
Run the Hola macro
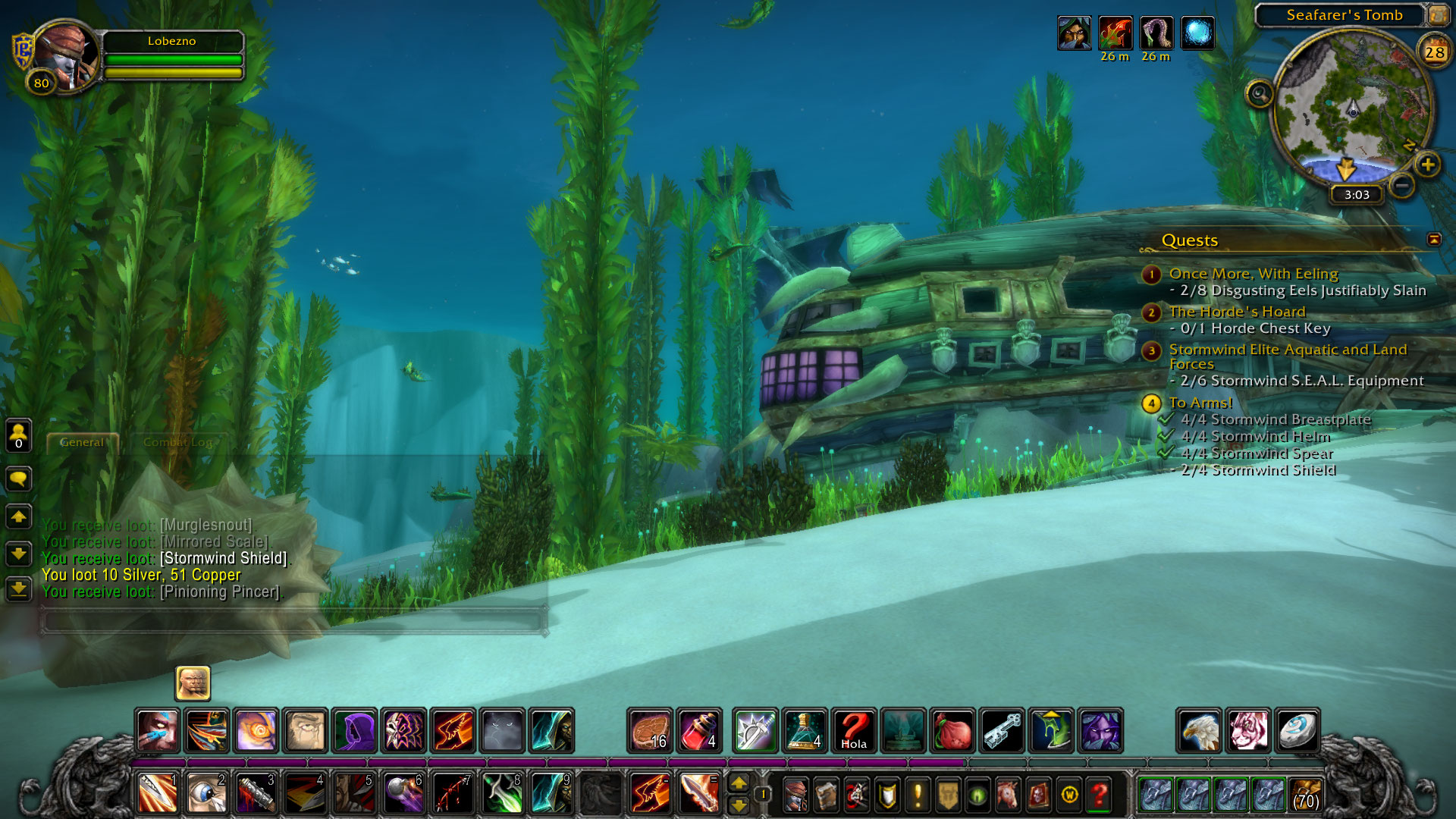pos(854,731)
